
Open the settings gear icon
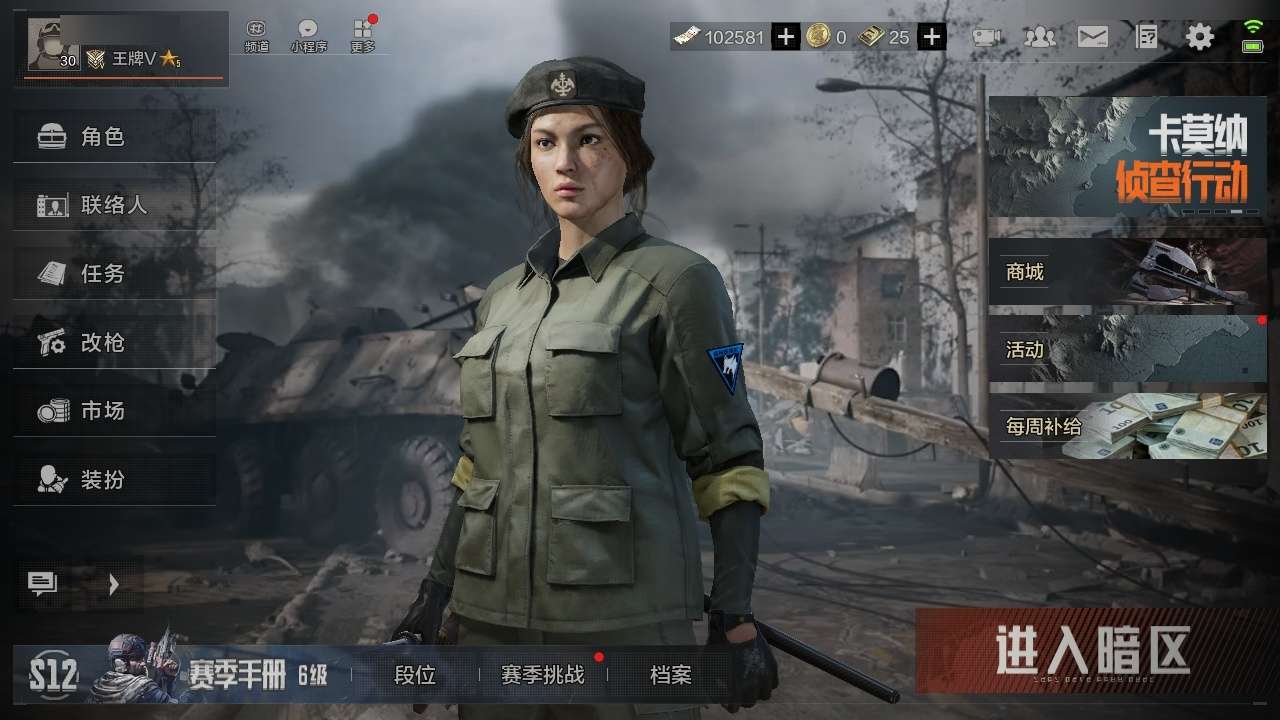tap(1200, 38)
